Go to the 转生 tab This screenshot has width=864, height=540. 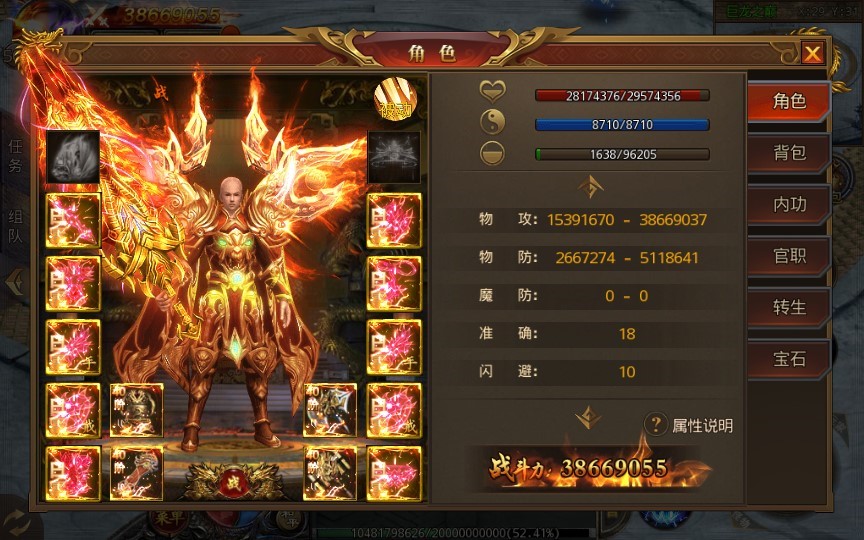pyautogui.click(x=789, y=307)
